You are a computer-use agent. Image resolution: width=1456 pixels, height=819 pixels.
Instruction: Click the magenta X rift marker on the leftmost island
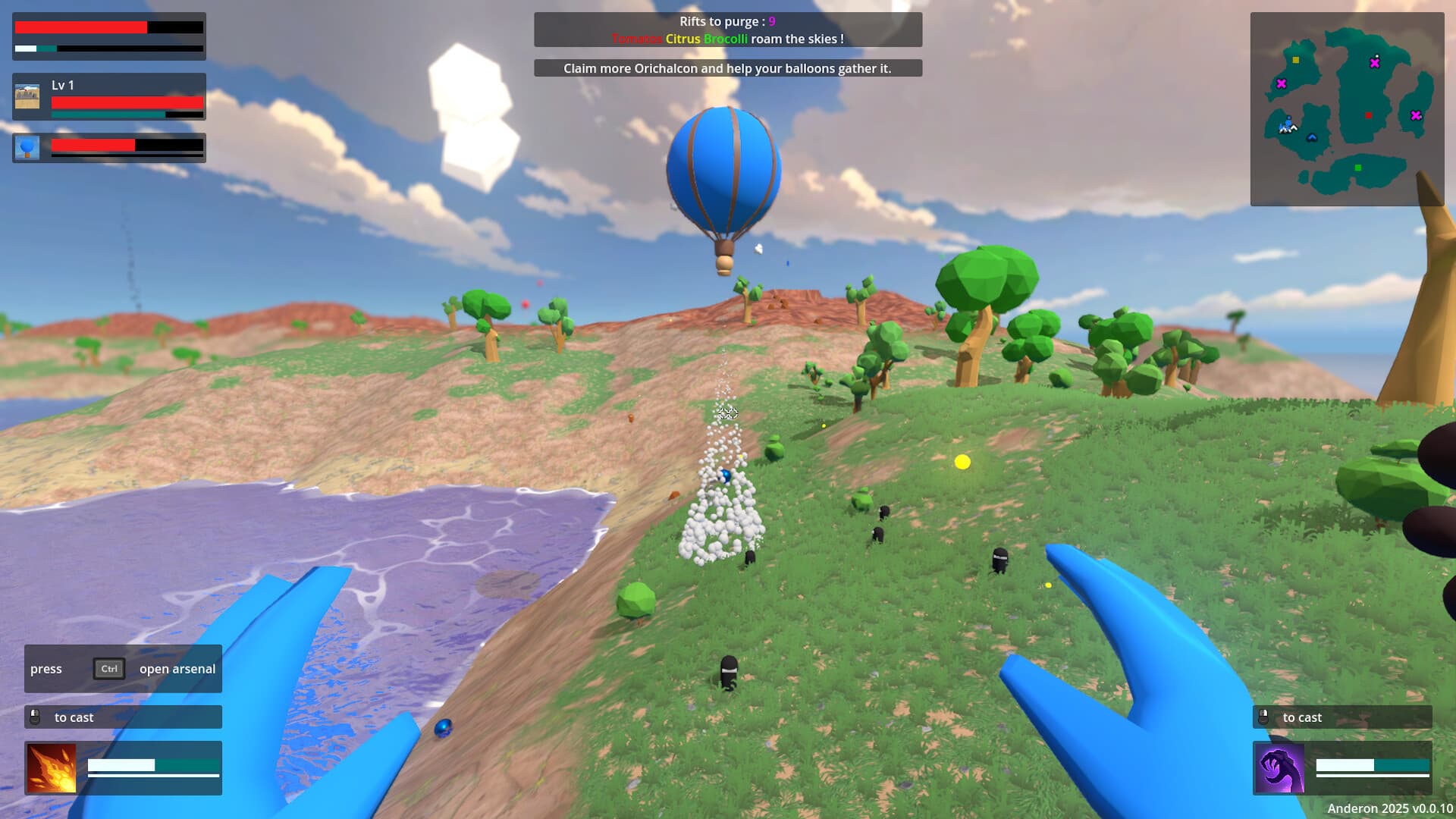pos(1282,83)
